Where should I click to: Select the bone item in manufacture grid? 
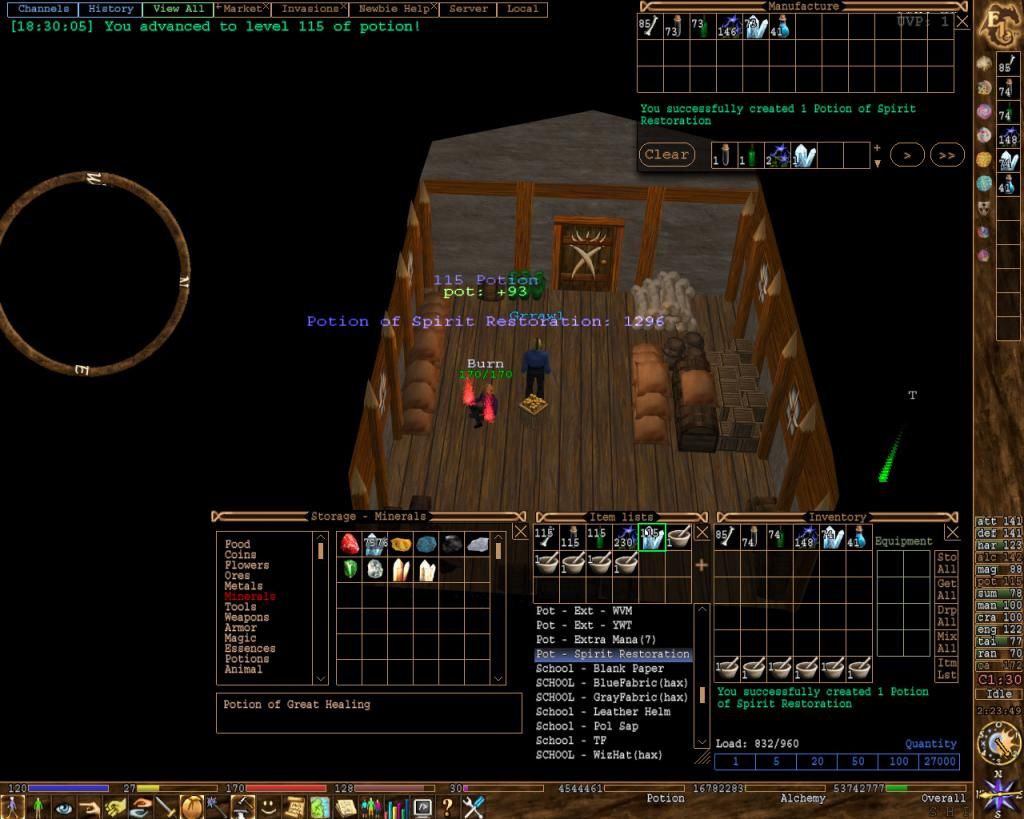point(648,28)
